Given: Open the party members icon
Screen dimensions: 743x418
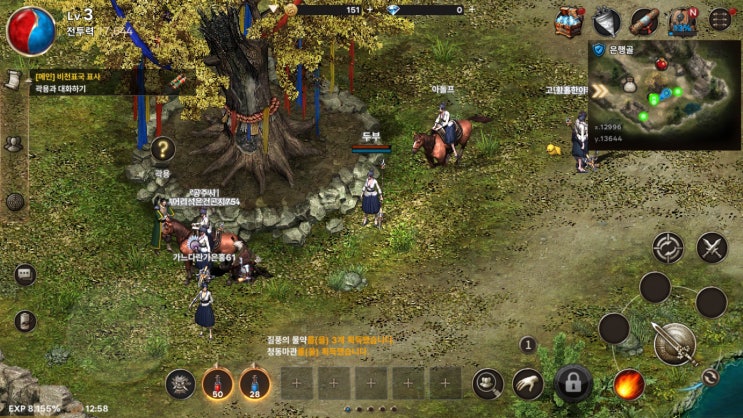Looking at the screenshot, I should coord(14,144).
